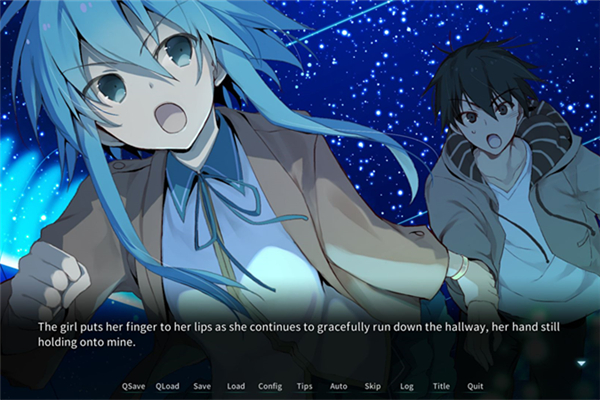The height and width of the screenshot is (400, 600).
Task: Toggle Auto text advance
Action: (338, 386)
